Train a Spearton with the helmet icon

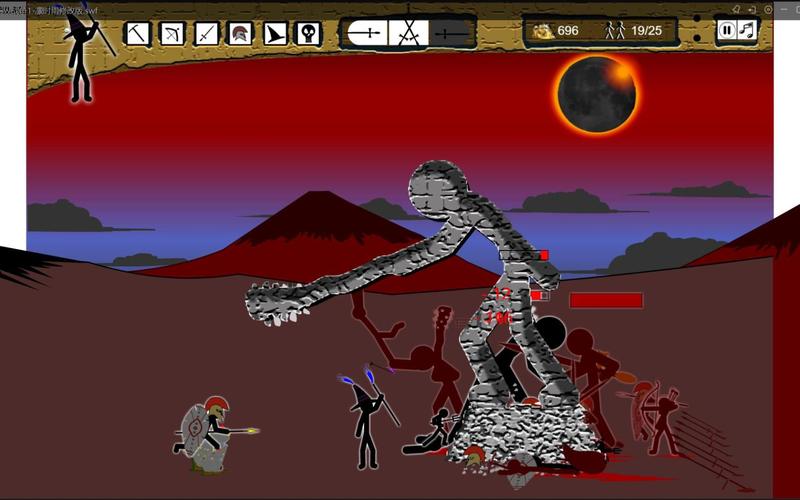tap(240, 34)
